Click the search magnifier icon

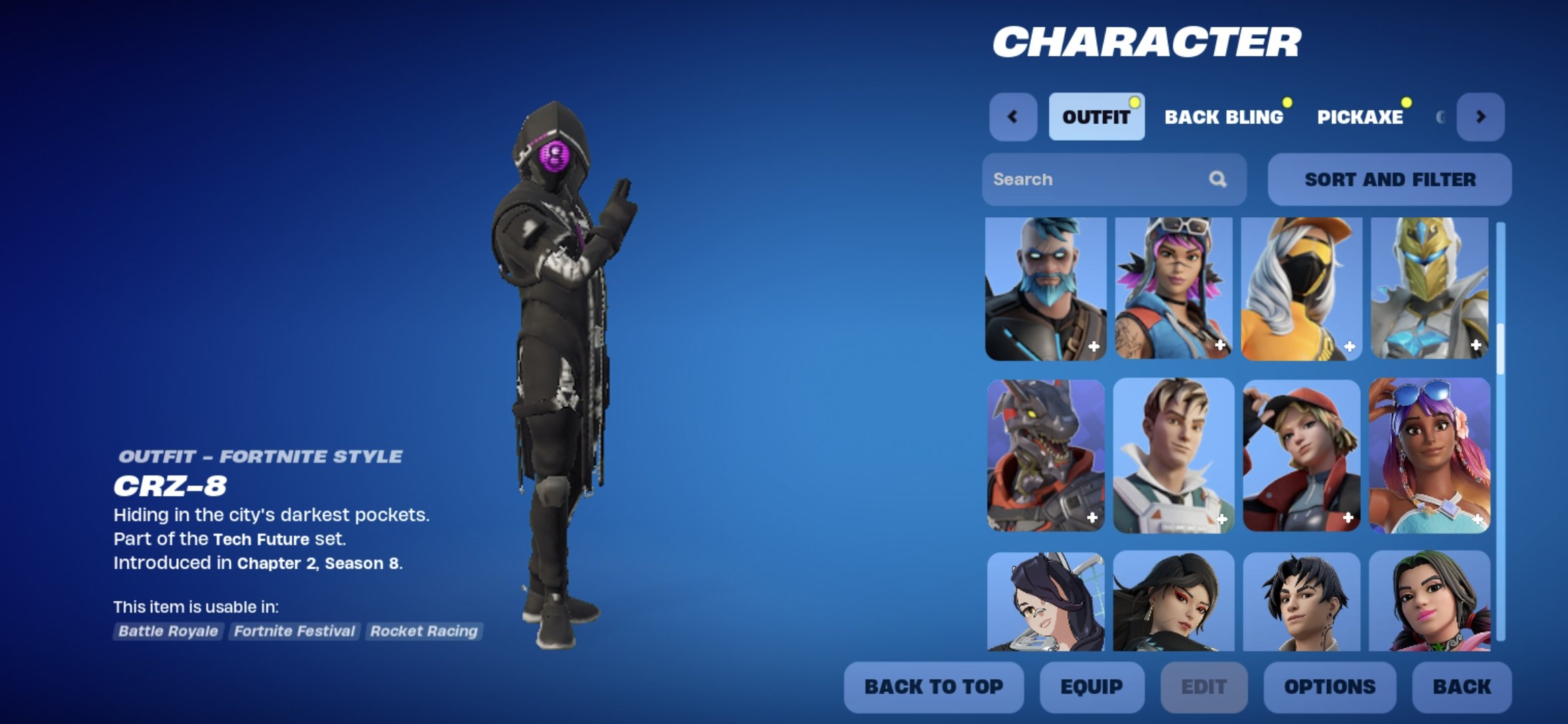click(x=1219, y=179)
